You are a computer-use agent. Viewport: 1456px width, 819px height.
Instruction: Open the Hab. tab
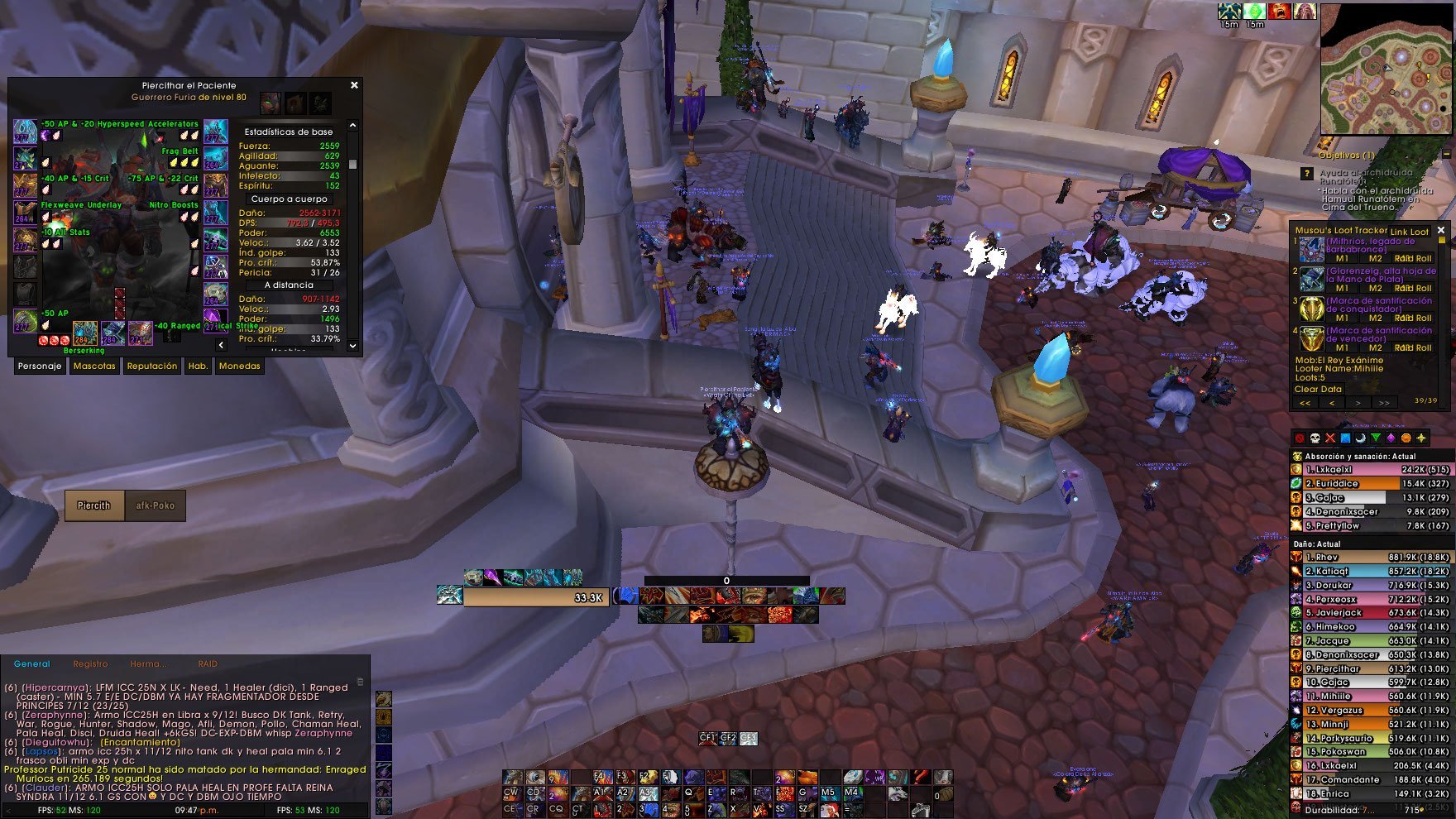198,366
